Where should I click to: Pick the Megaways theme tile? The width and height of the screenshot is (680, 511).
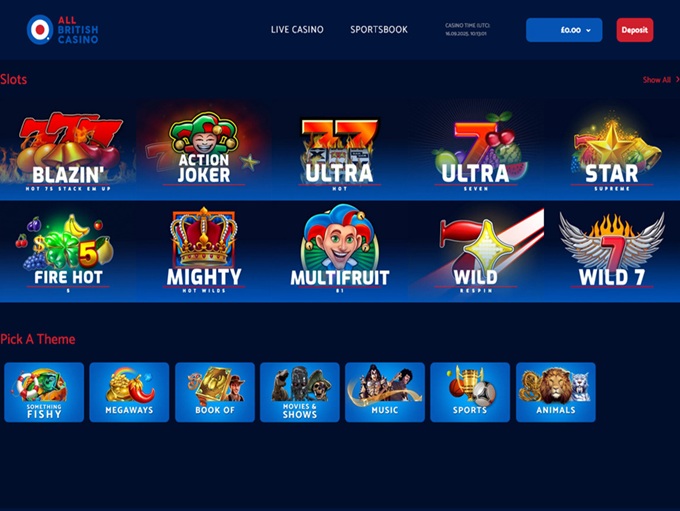[x=129, y=392]
